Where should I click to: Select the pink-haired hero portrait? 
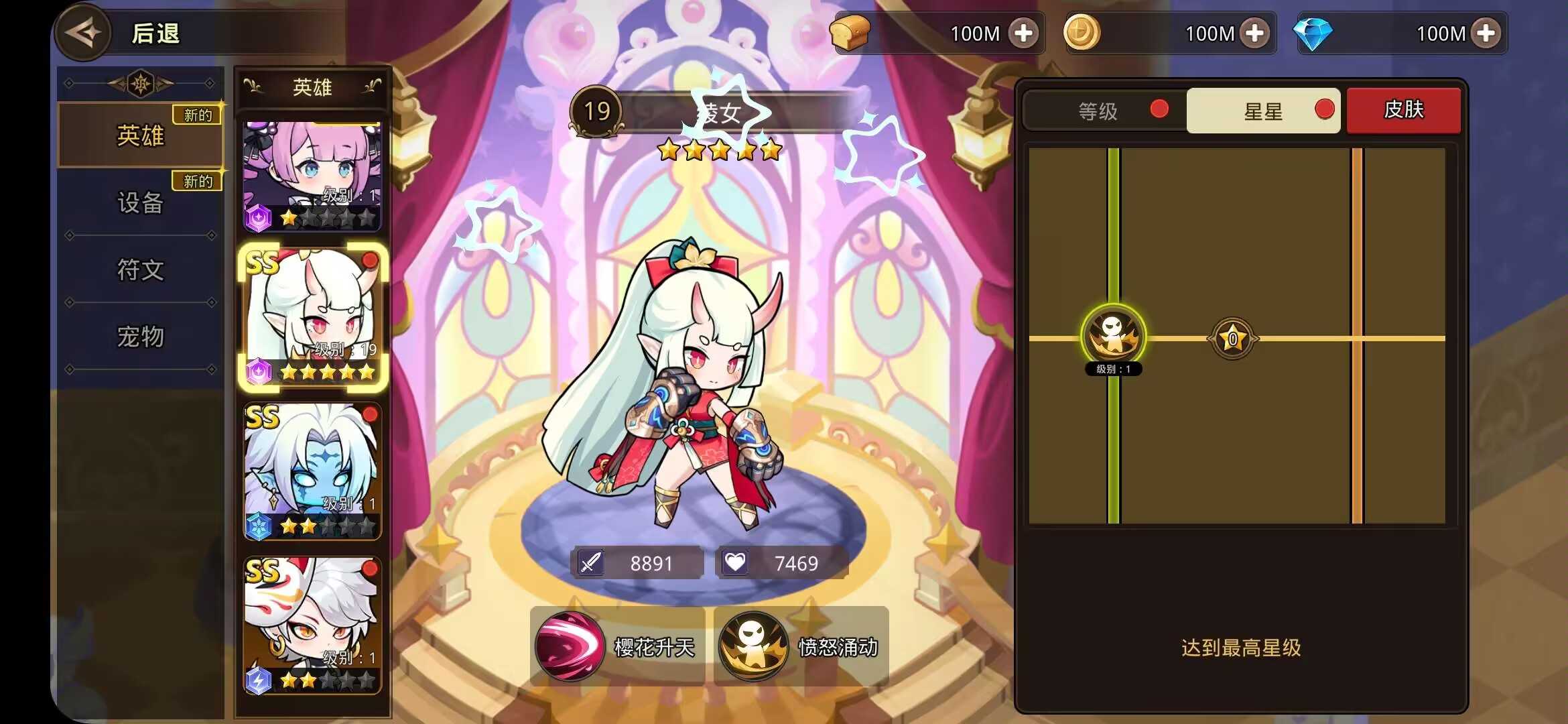312,176
